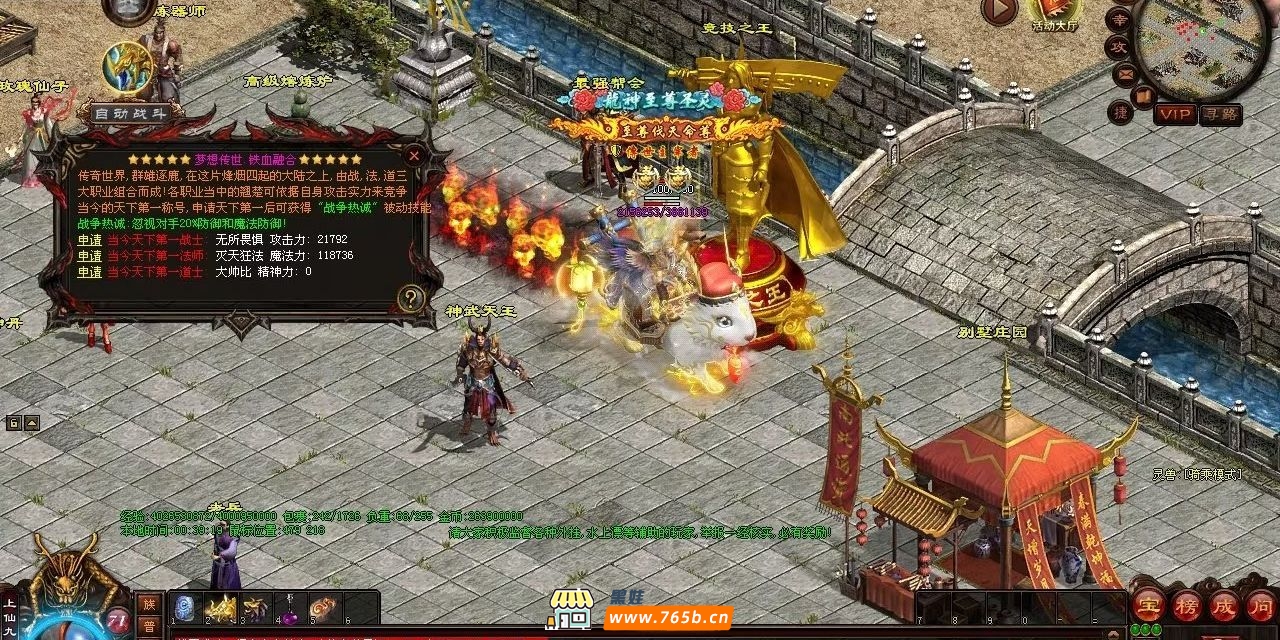Open the 榜 ranking button

(1187, 606)
